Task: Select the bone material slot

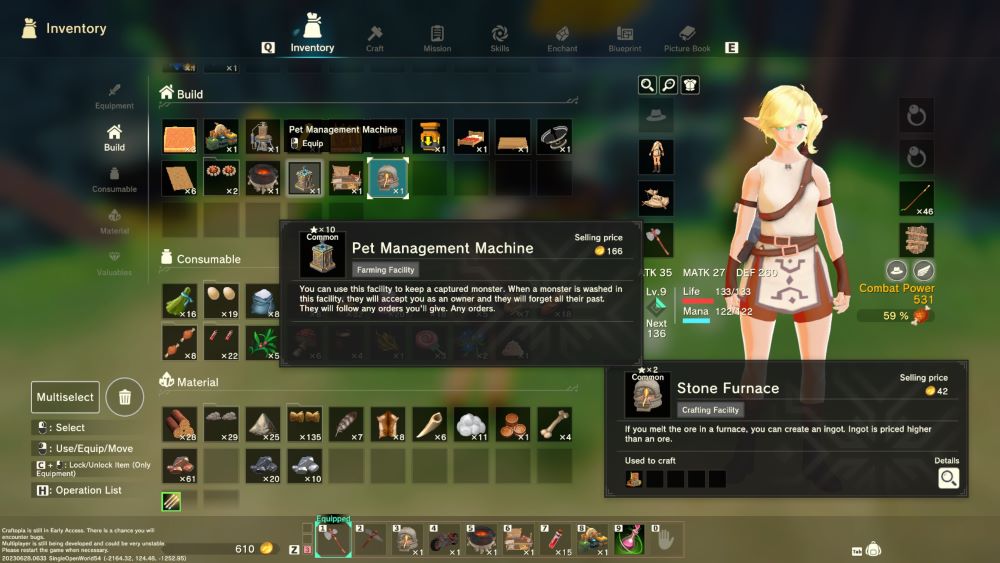Action: 554,424
